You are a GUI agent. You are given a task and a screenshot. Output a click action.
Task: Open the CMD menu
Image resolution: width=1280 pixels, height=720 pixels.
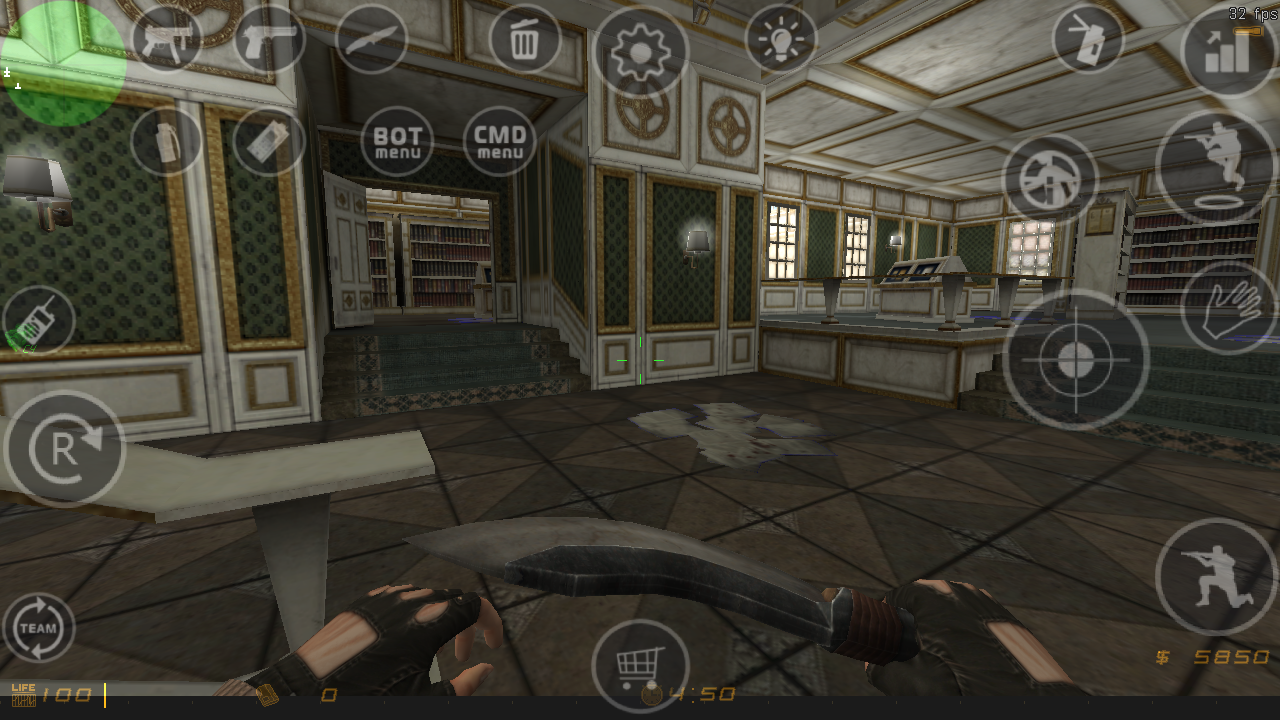(x=499, y=140)
